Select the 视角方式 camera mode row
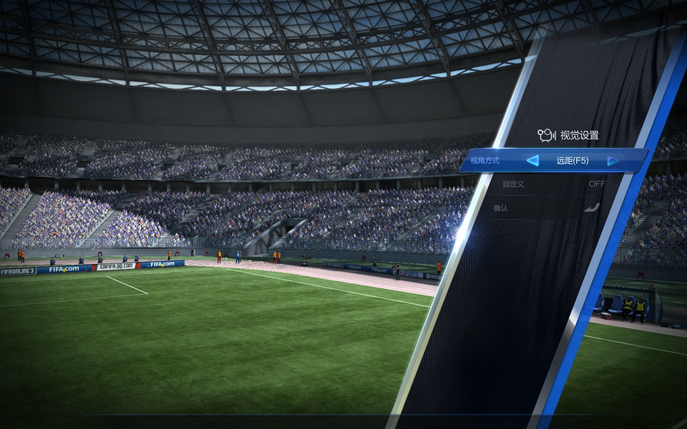Viewport: 687px width, 429px height. (x=485, y=160)
